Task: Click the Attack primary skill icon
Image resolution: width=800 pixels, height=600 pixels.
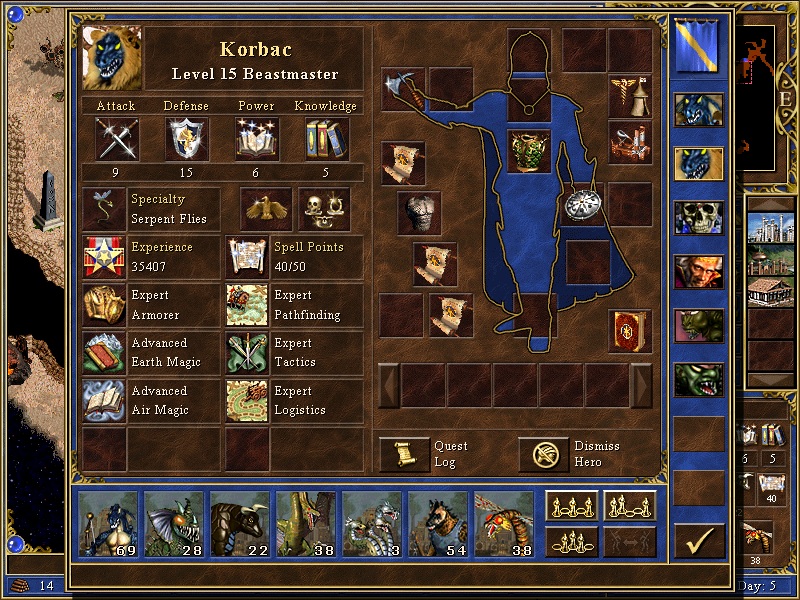Action: point(116,139)
